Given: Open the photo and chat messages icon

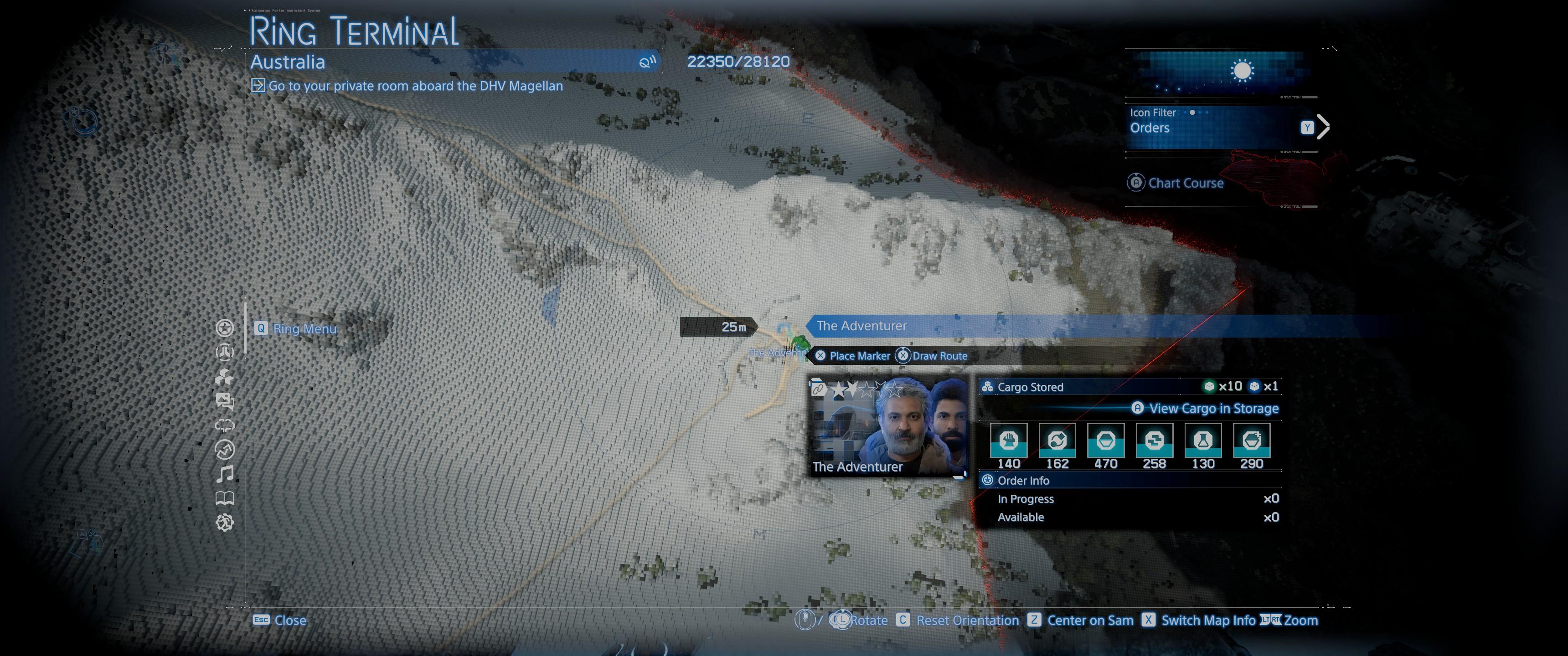Looking at the screenshot, I should click(225, 400).
